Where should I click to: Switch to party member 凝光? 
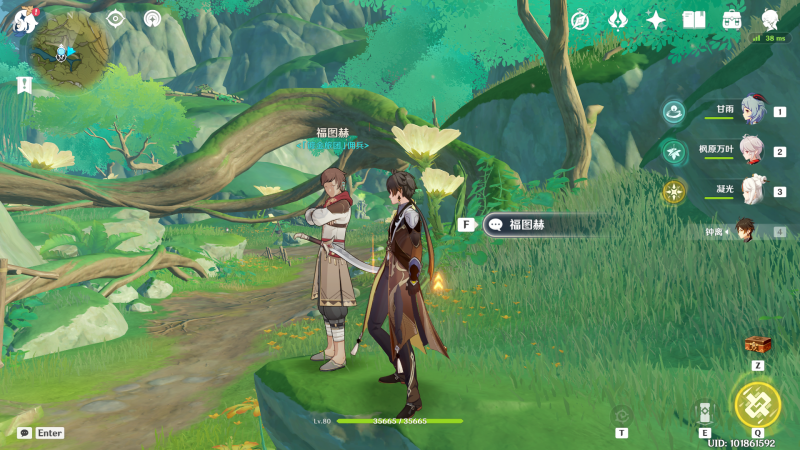pos(752,190)
